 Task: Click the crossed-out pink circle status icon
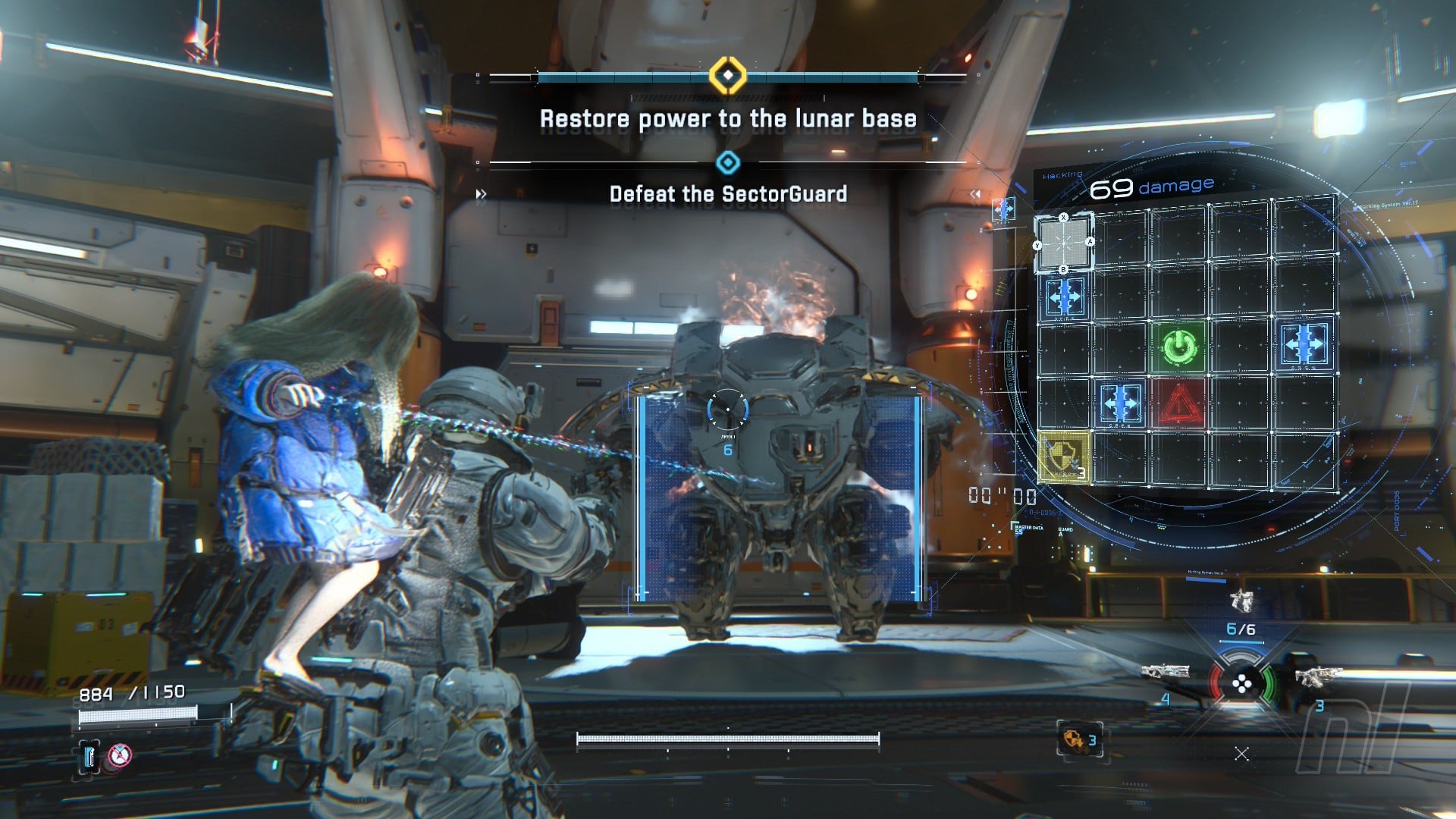tap(119, 755)
